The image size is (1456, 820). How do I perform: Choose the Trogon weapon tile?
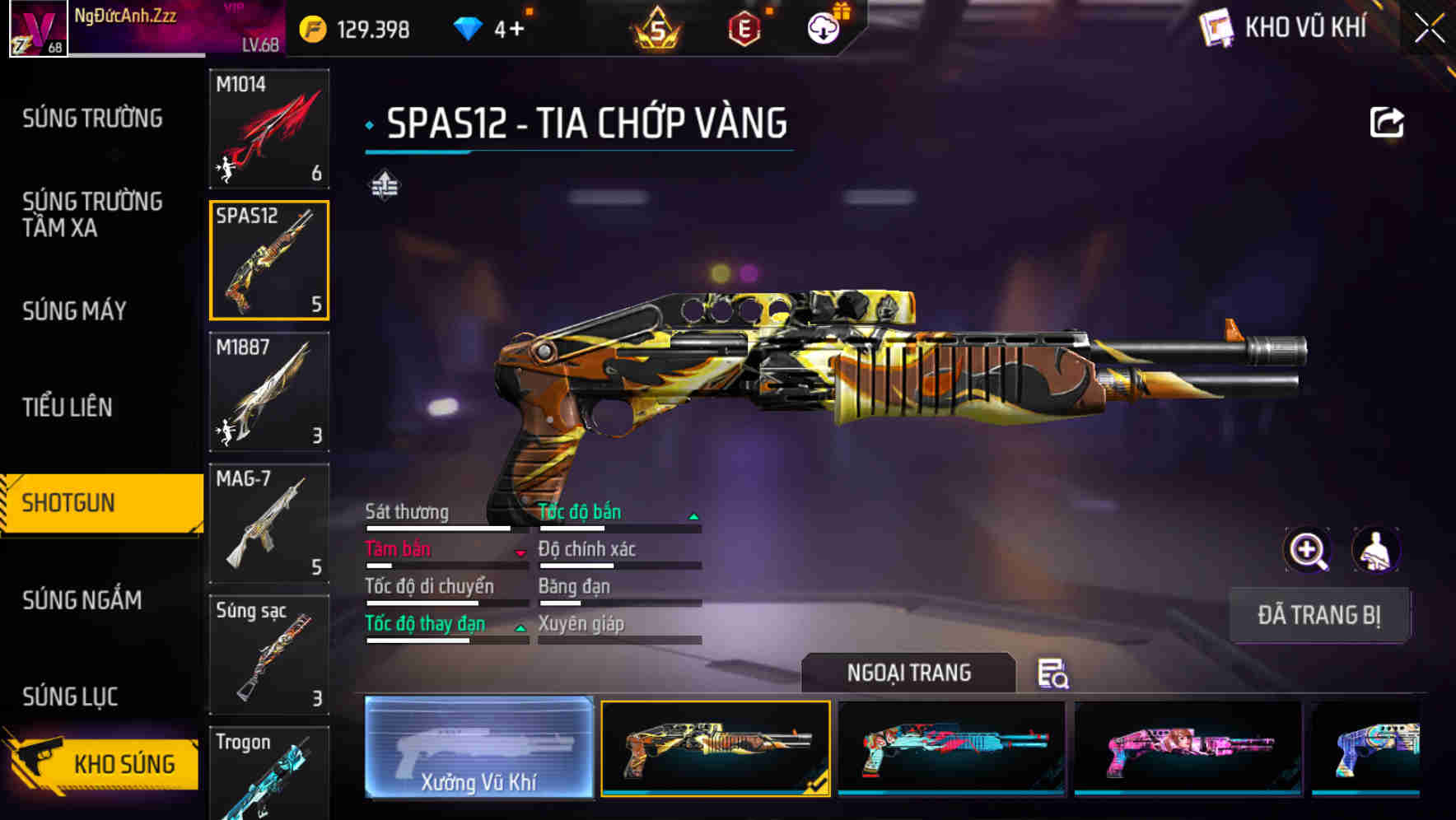click(269, 774)
